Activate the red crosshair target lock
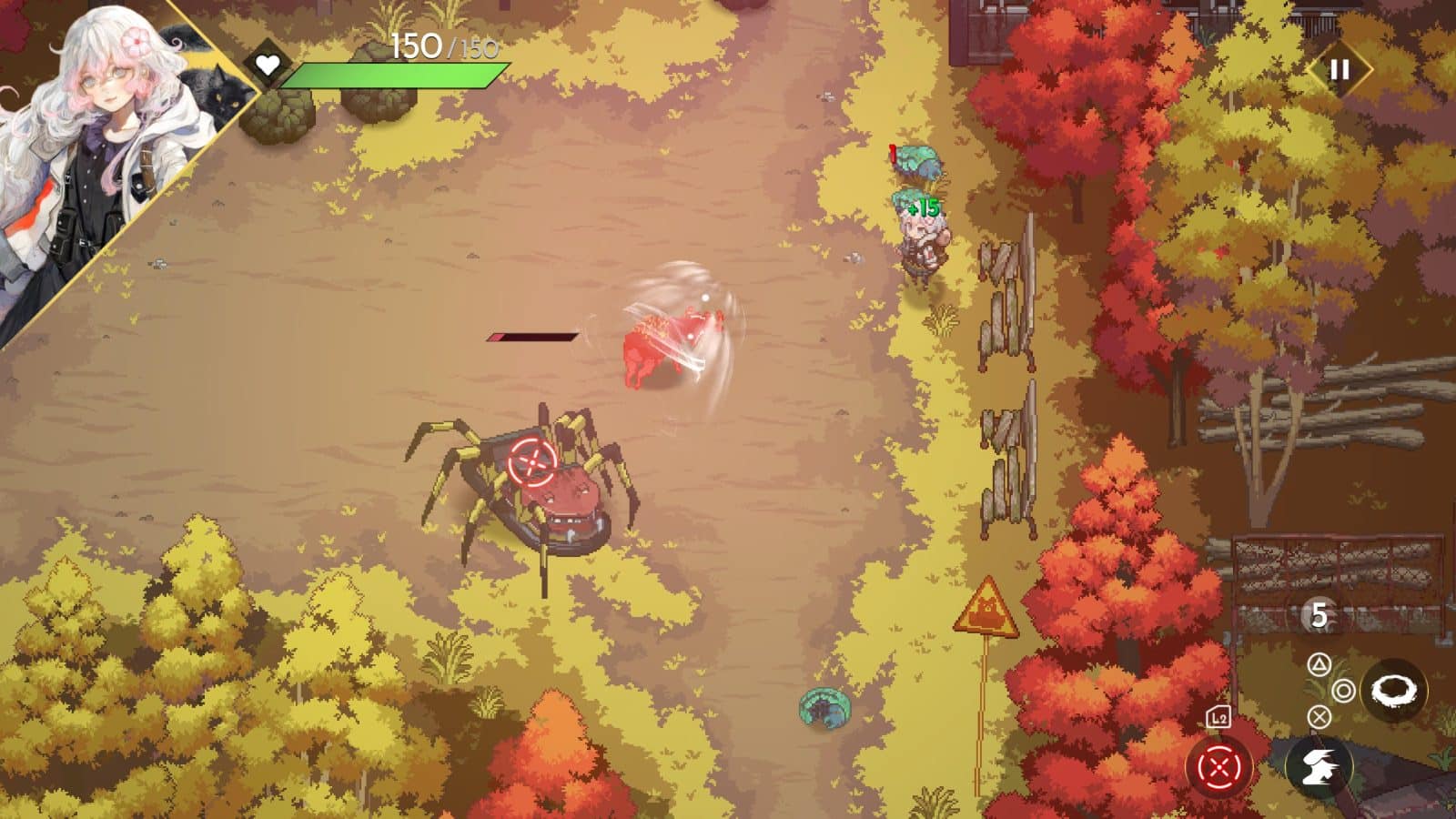Viewport: 1456px width, 819px height. pyautogui.click(x=1219, y=767)
